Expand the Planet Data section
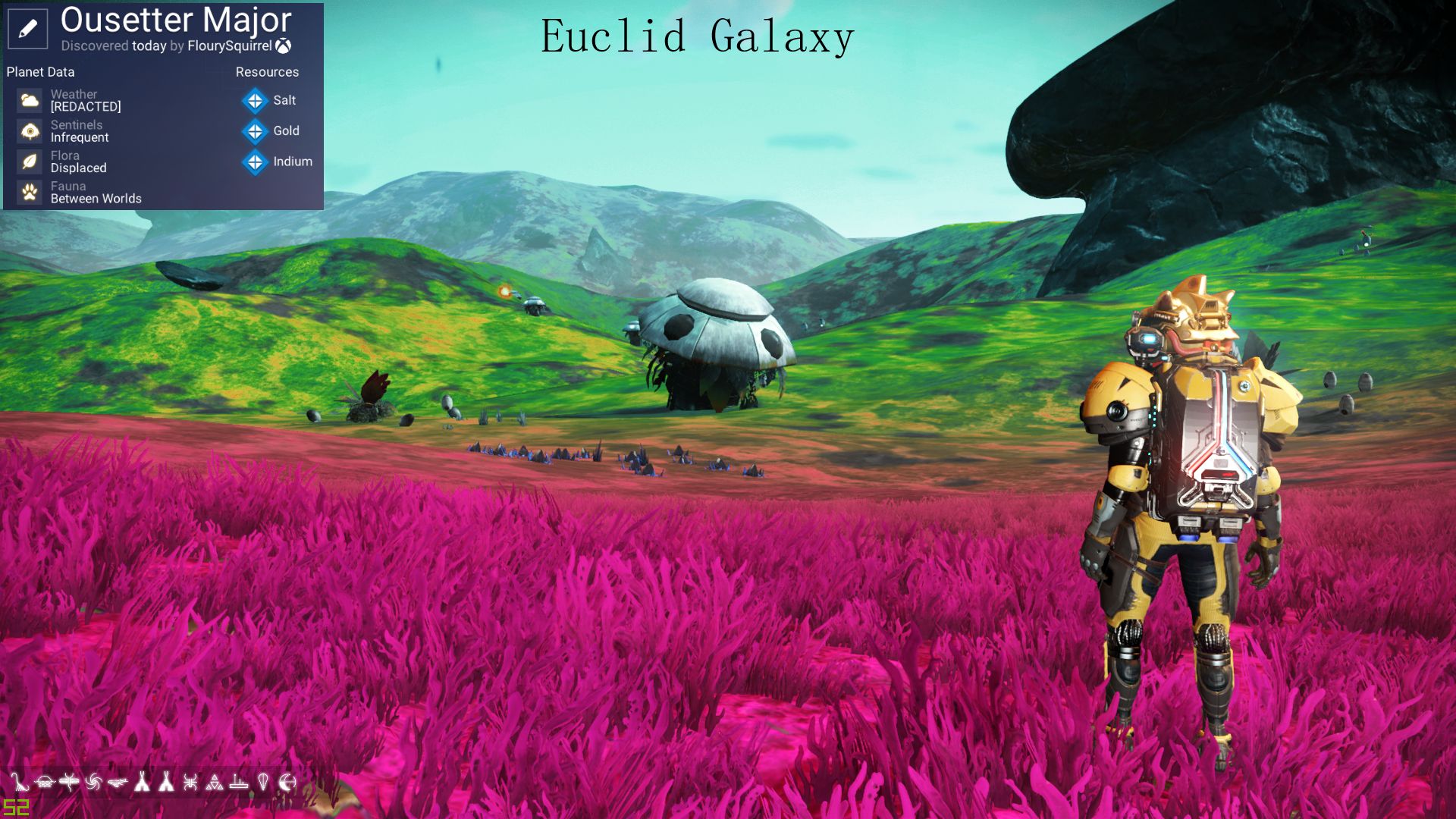Image resolution: width=1456 pixels, height=819 pixels. [x=39, y=71]
